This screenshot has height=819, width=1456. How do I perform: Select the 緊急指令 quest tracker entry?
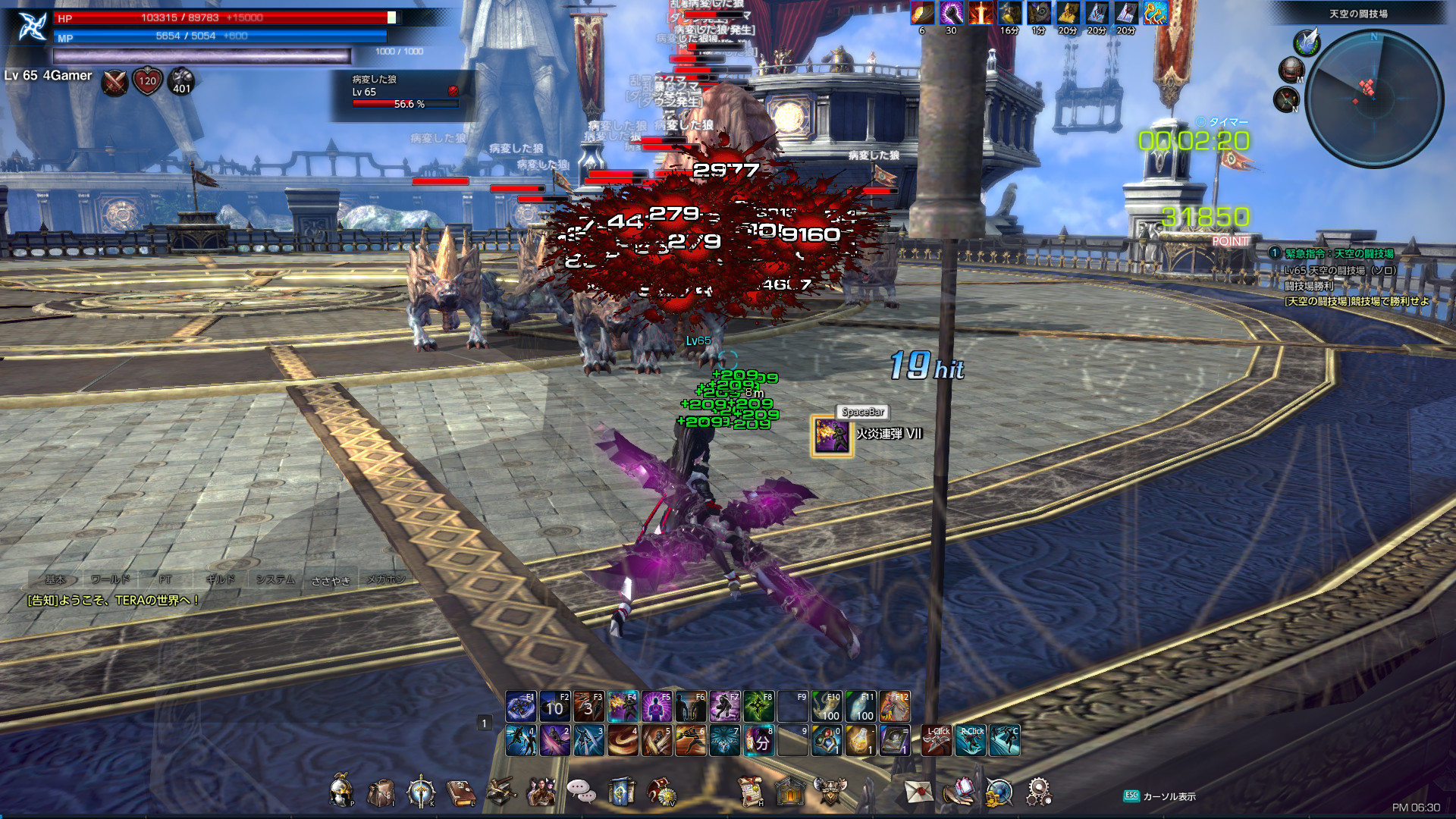[x=1339, y=253]
